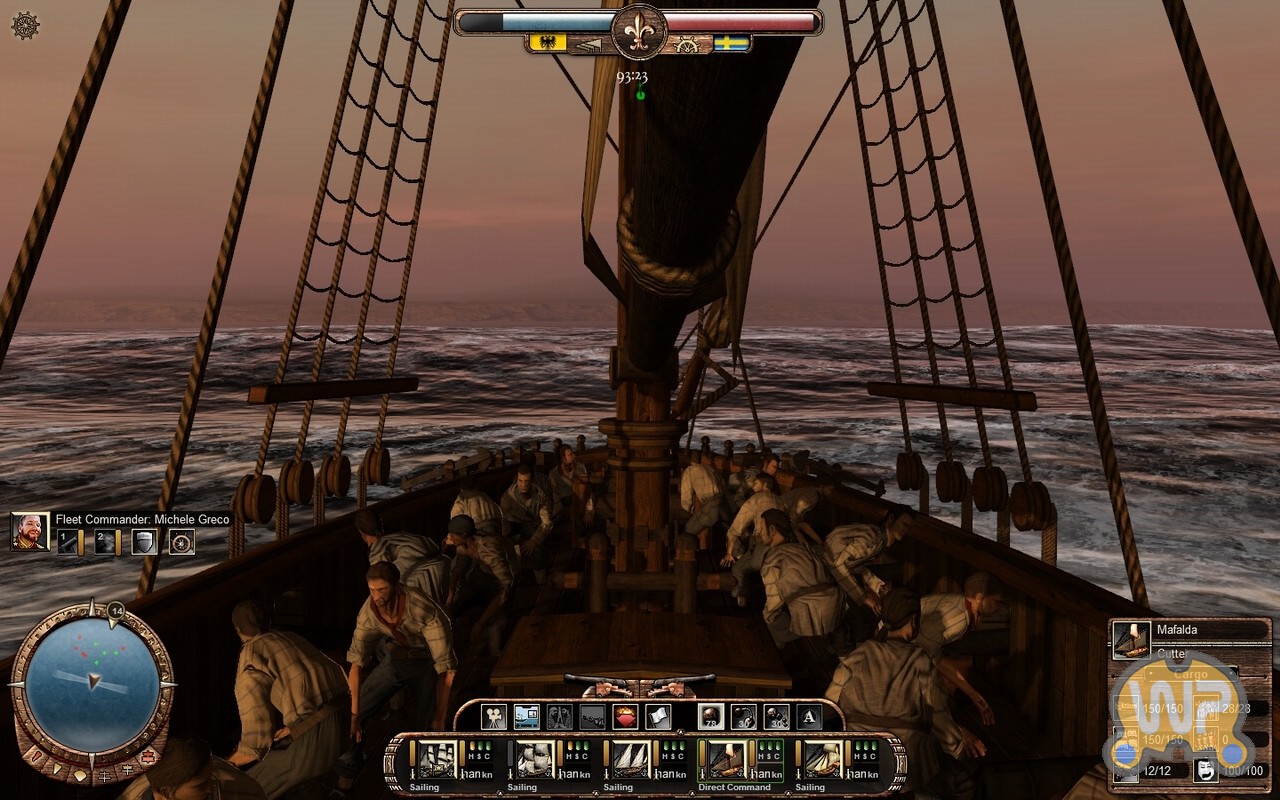Open the blue map screen button
1280x800 pixels.
pyautogui.click(x=526, y=716)
